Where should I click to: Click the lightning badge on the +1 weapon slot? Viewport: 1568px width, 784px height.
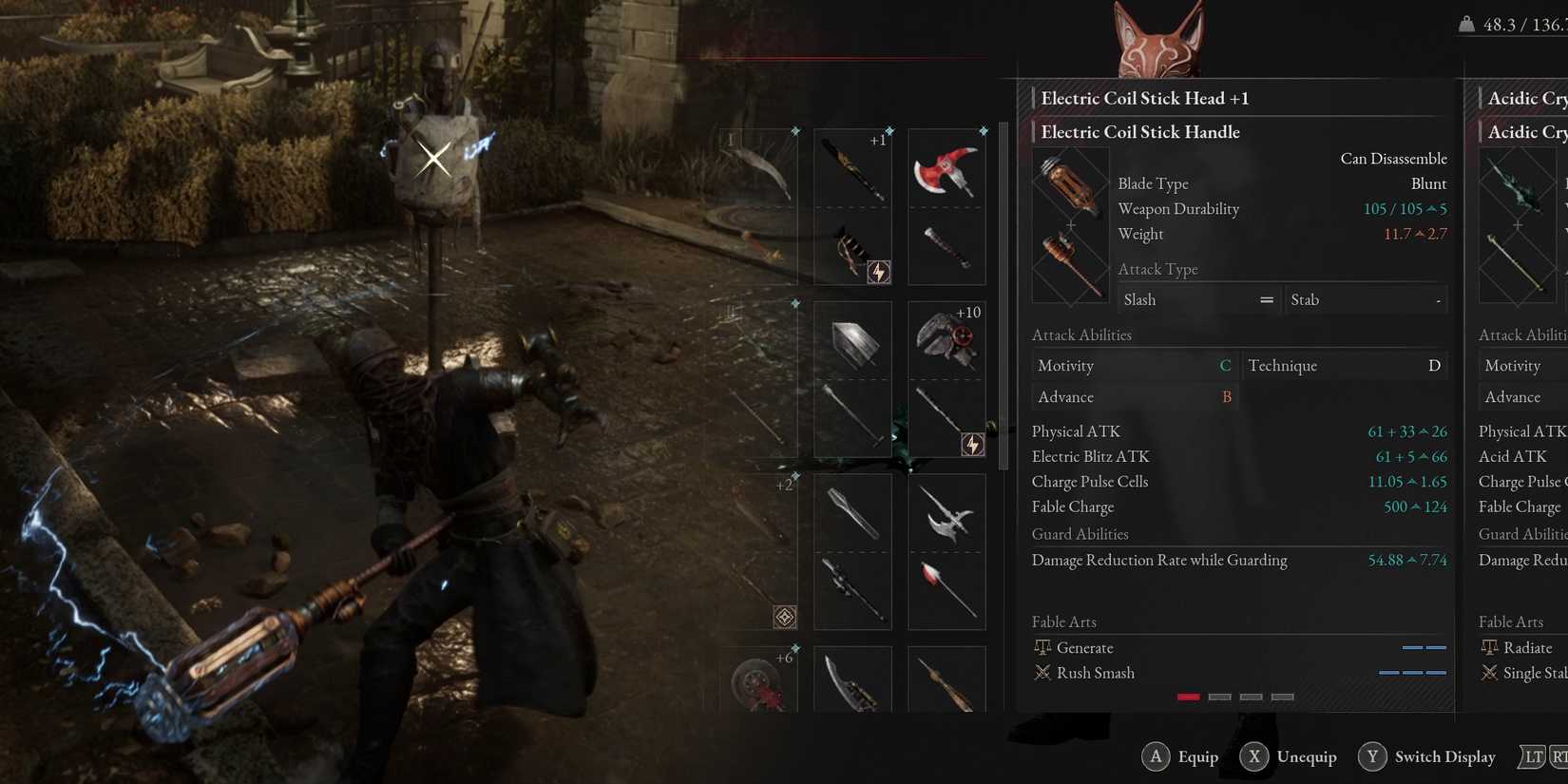tap(879, 273)
